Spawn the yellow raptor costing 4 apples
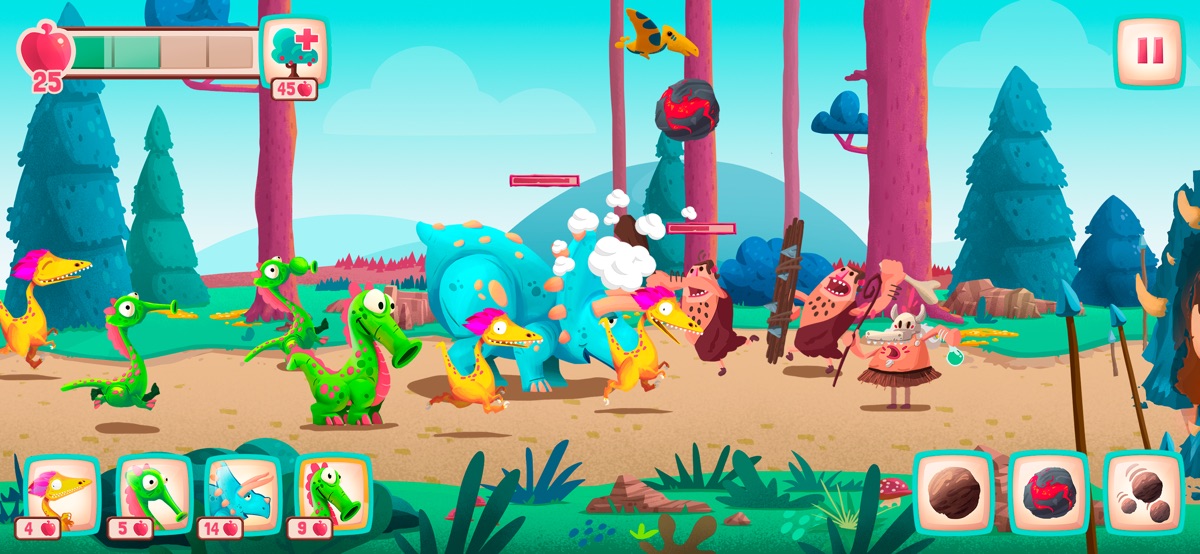The image size is (1200, 554). coord(61,493)
